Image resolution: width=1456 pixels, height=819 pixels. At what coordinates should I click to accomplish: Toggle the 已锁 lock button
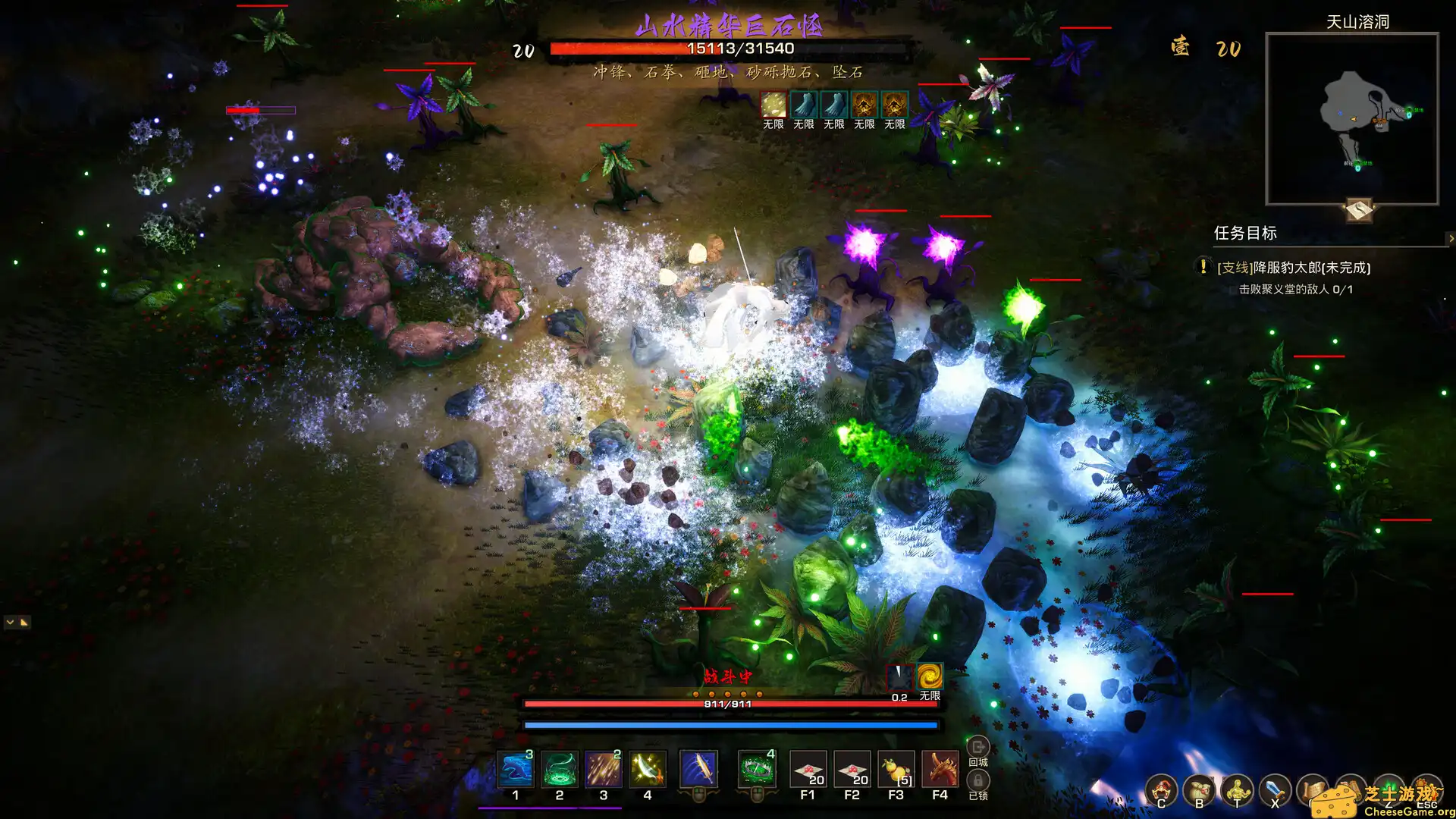pyautogui.click(x=978, y=781)
